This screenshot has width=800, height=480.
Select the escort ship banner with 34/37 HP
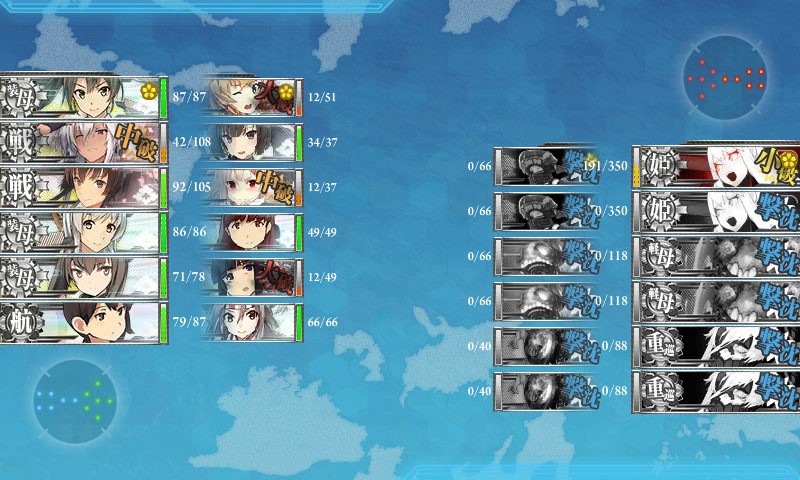click(250, 142)
